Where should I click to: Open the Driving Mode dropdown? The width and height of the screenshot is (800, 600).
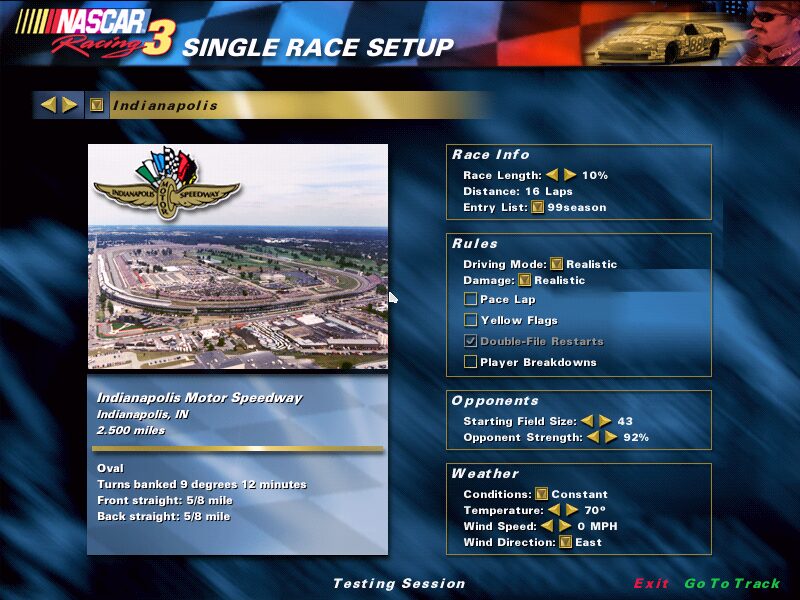(x=557, y=265)
